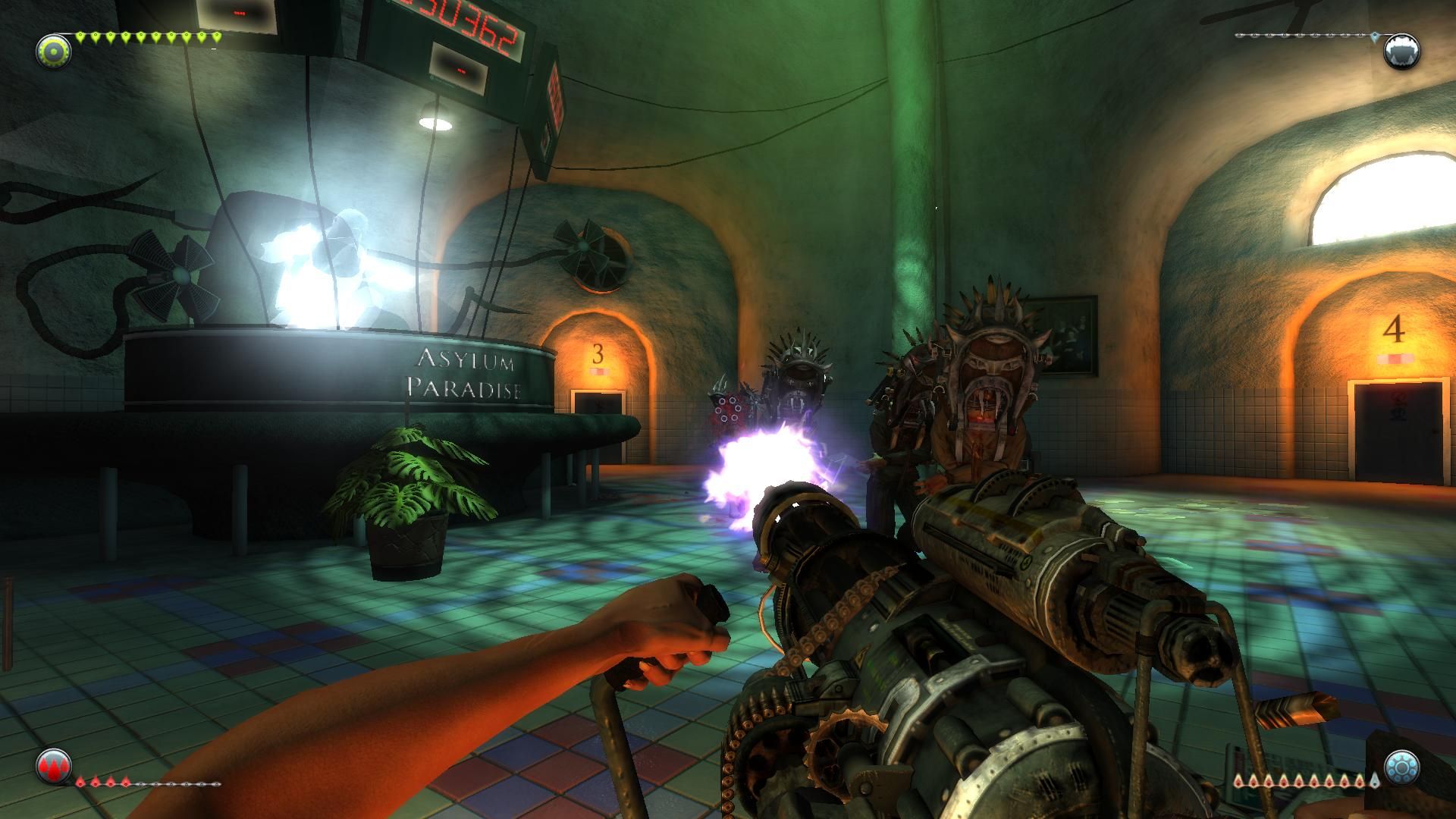This screenshot has height=819, width=1456.
Task: Select the green gear health orb icon
Action: (53, 51)
